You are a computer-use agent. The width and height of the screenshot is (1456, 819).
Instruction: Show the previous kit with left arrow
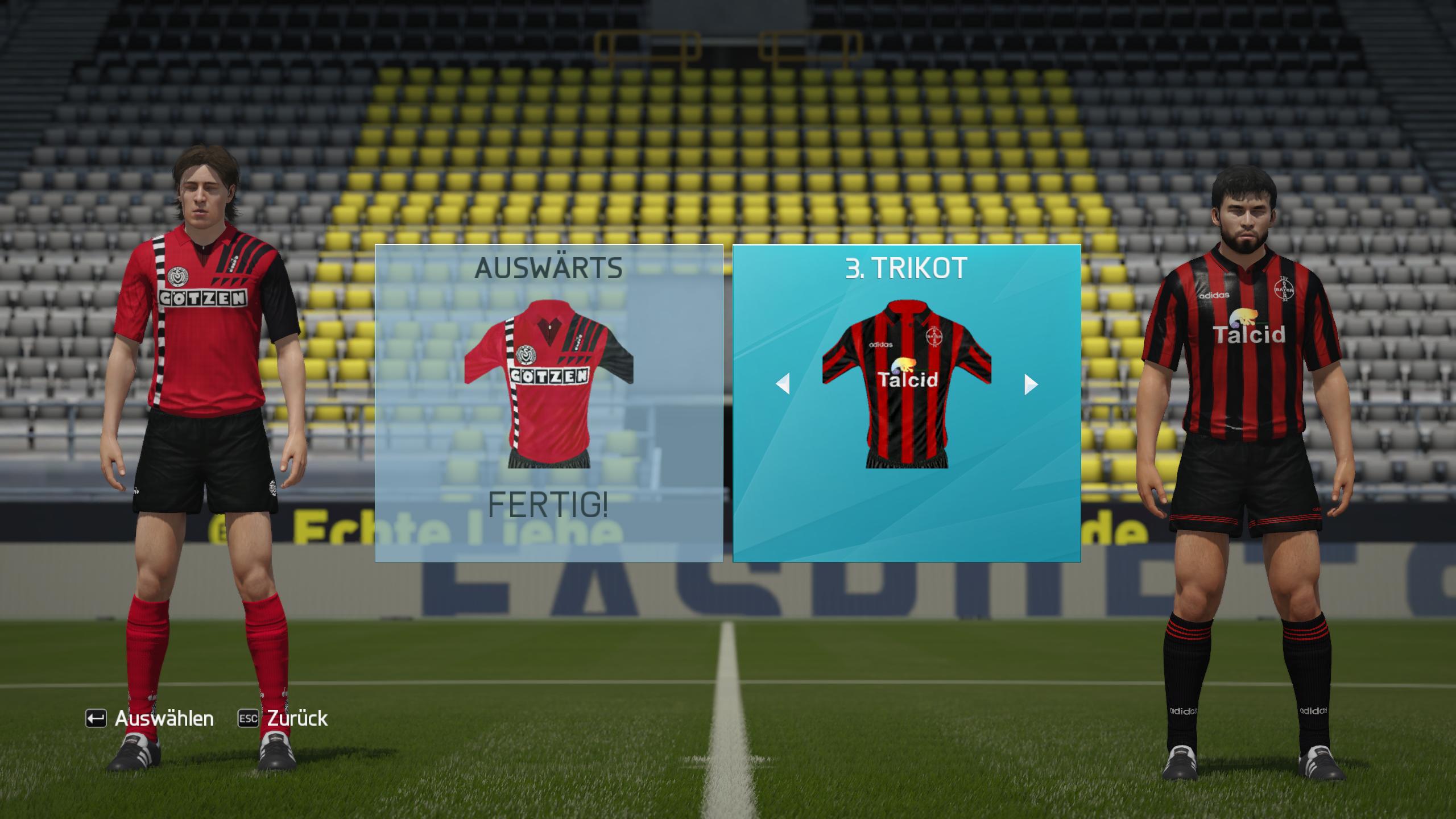pos(783,384)
